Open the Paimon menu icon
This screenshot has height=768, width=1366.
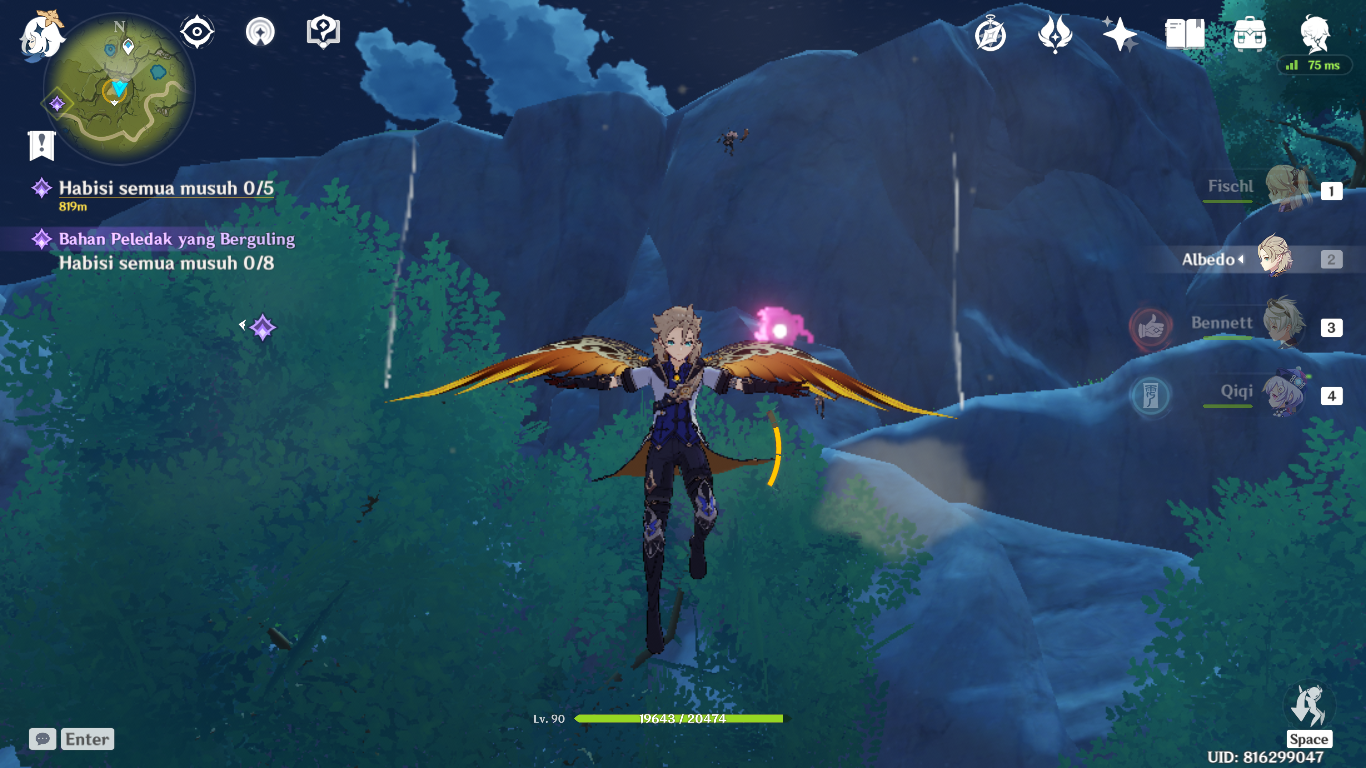[x=42, y=34]
